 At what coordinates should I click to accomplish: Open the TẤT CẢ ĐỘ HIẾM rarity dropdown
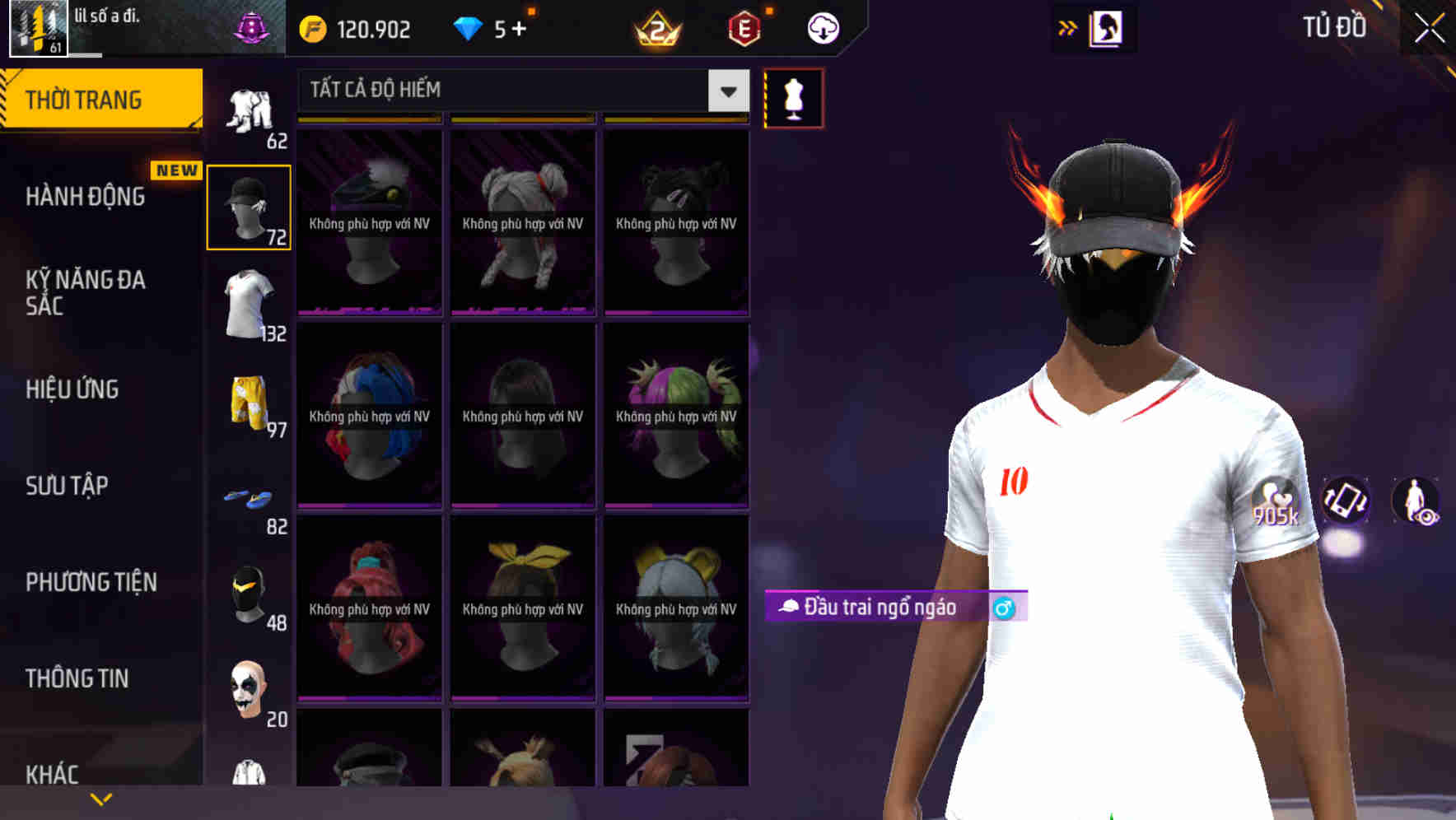(x=519, y=90)
